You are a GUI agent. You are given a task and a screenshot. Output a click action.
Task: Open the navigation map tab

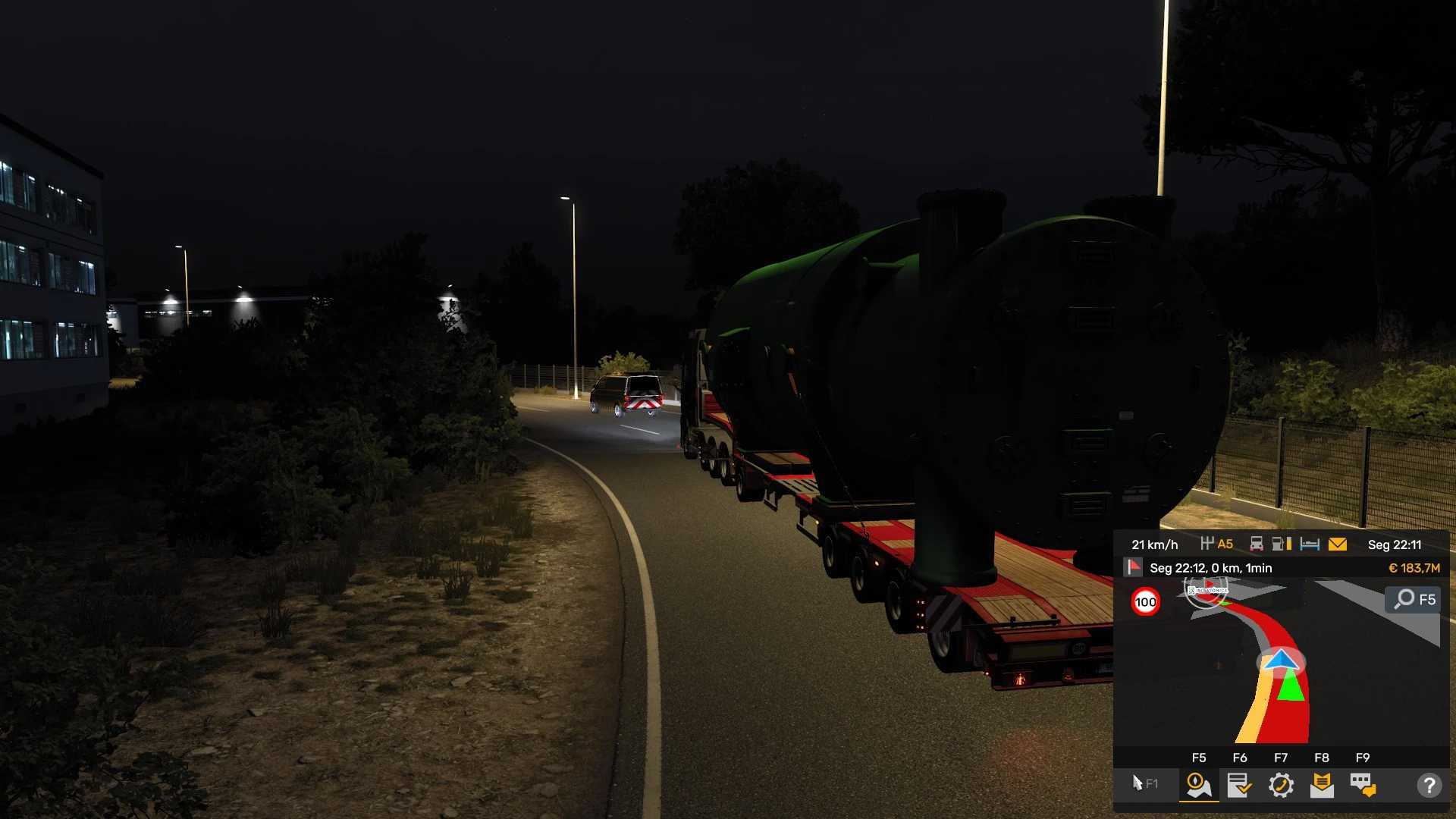1198,785
